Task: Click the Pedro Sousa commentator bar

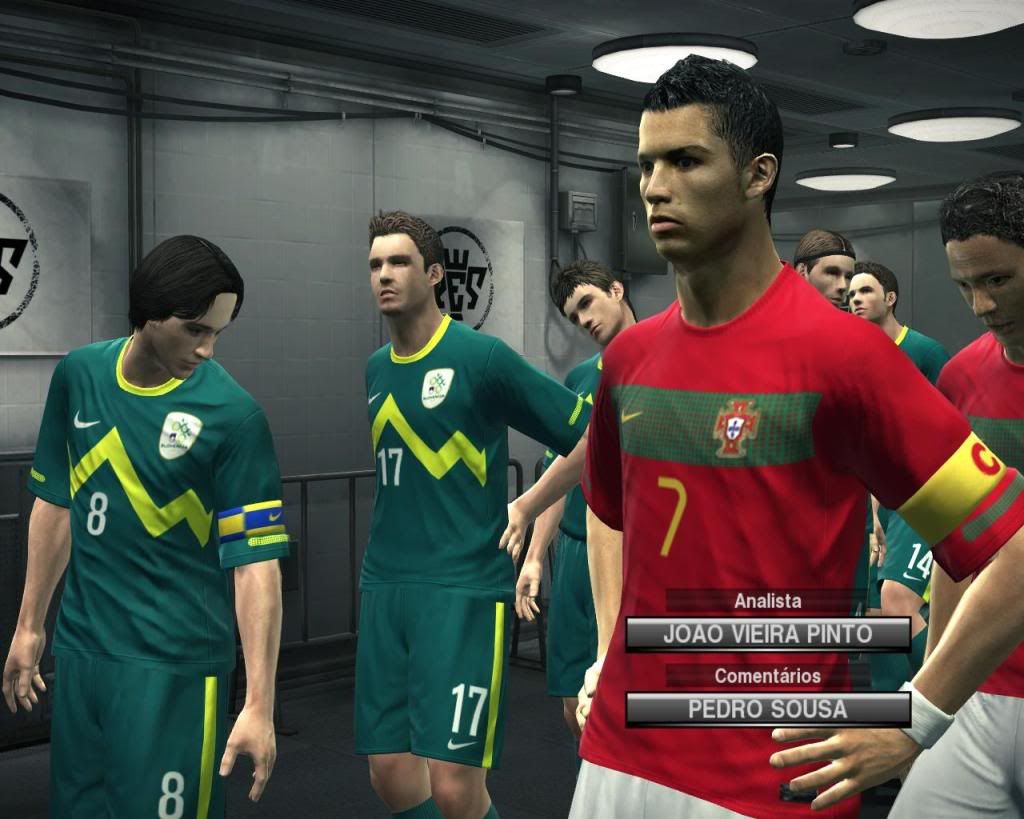Action: [x=767, y=709]
